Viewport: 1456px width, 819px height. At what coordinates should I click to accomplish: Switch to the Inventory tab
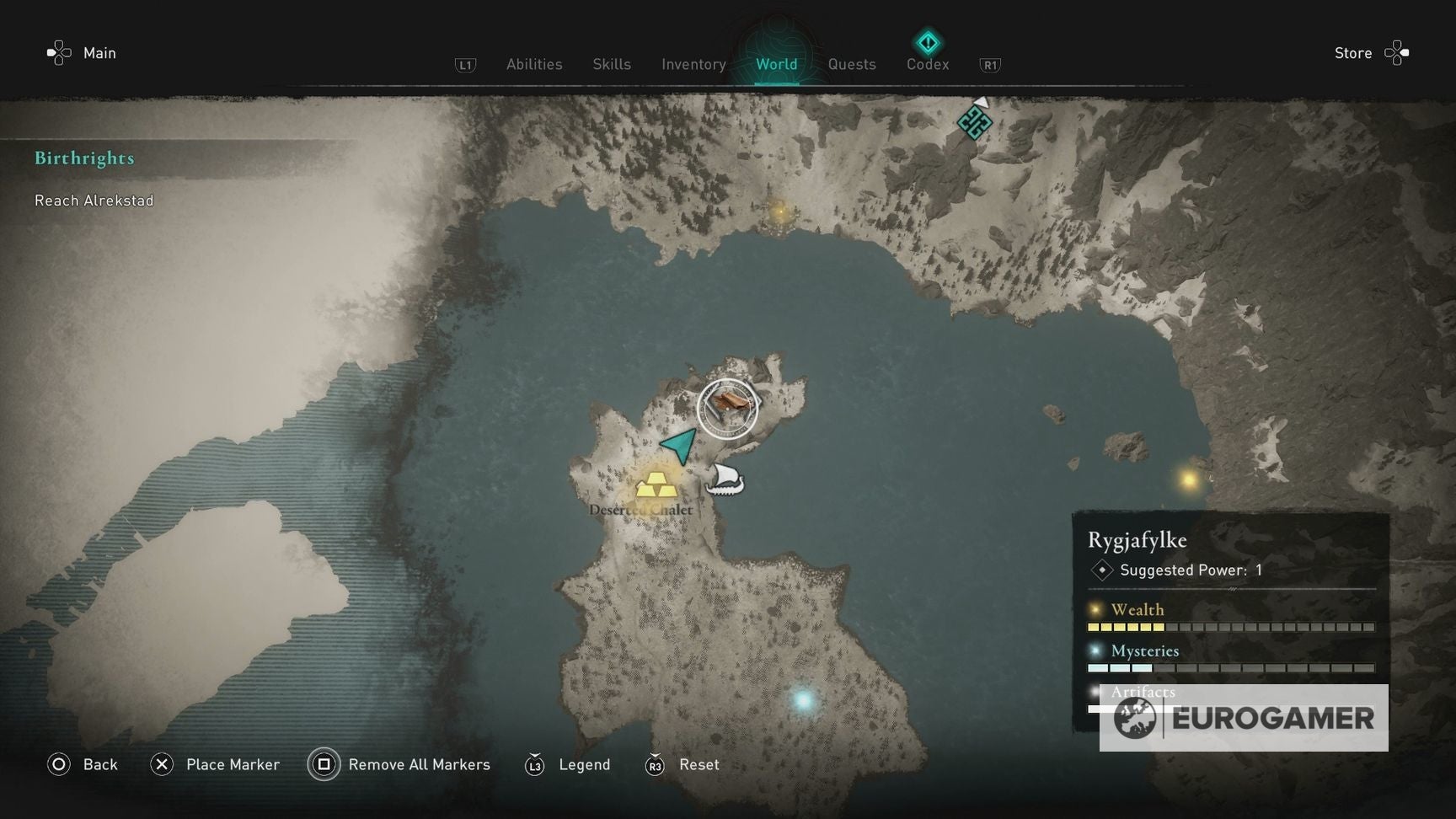pyautogui.click(x=693, y=64)
